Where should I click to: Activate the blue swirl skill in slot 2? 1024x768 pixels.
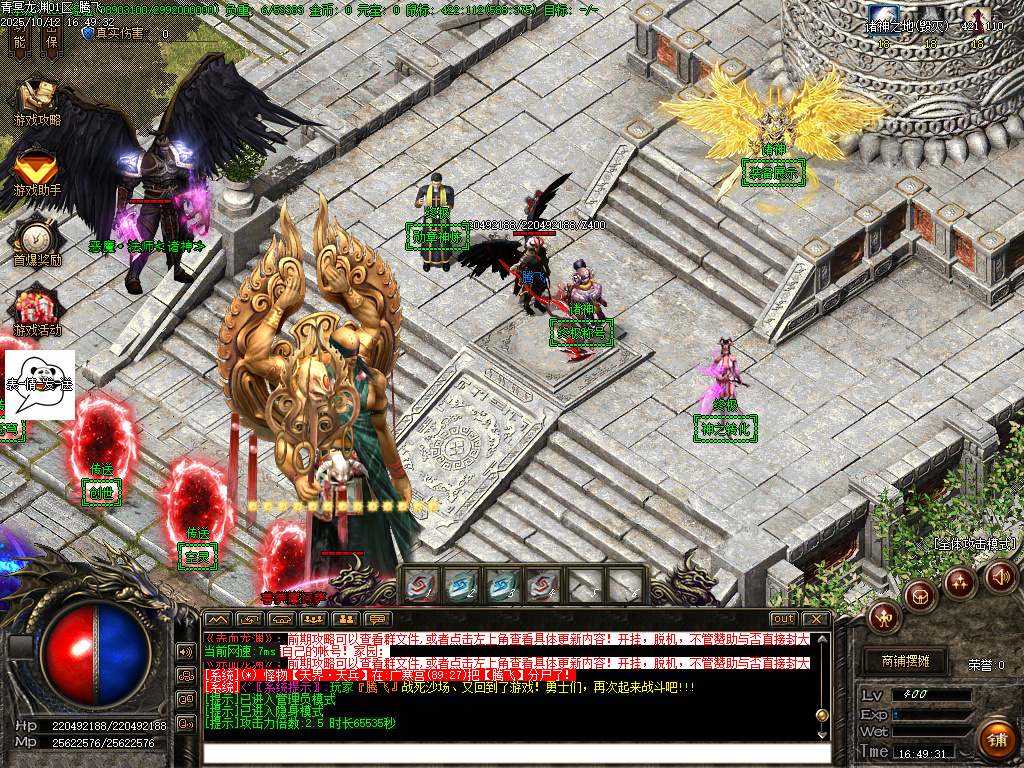462,586
